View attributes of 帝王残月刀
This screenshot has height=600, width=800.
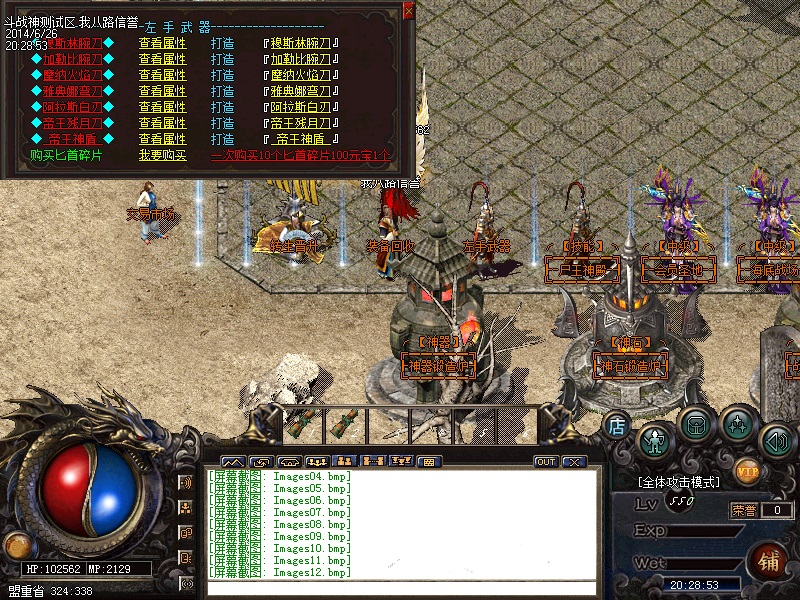(x=162, y=123)
